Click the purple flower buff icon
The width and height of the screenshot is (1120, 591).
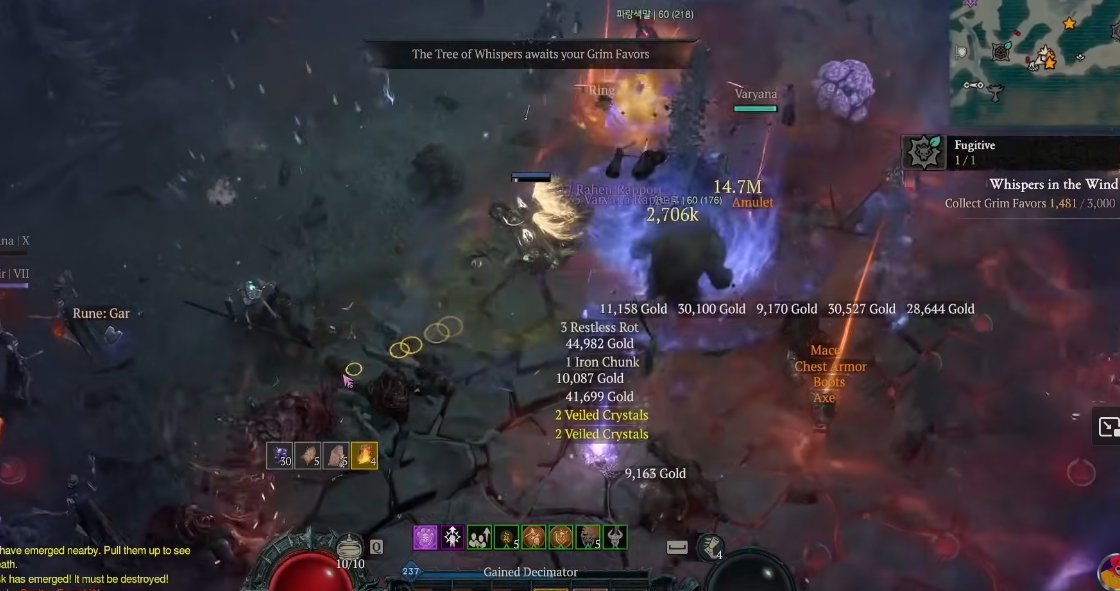[x=425, y=537]
